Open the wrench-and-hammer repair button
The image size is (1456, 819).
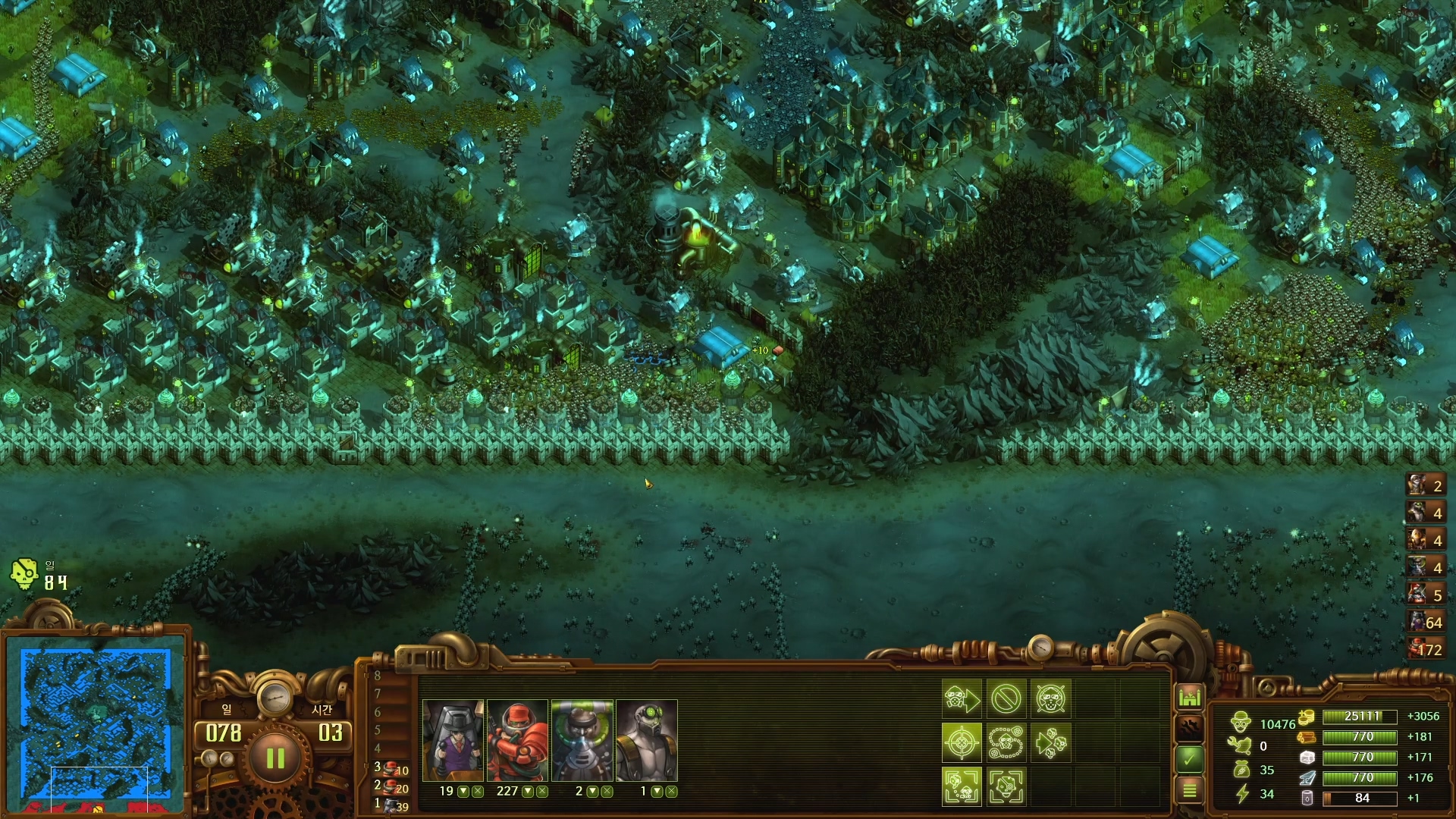(1189, 728)
